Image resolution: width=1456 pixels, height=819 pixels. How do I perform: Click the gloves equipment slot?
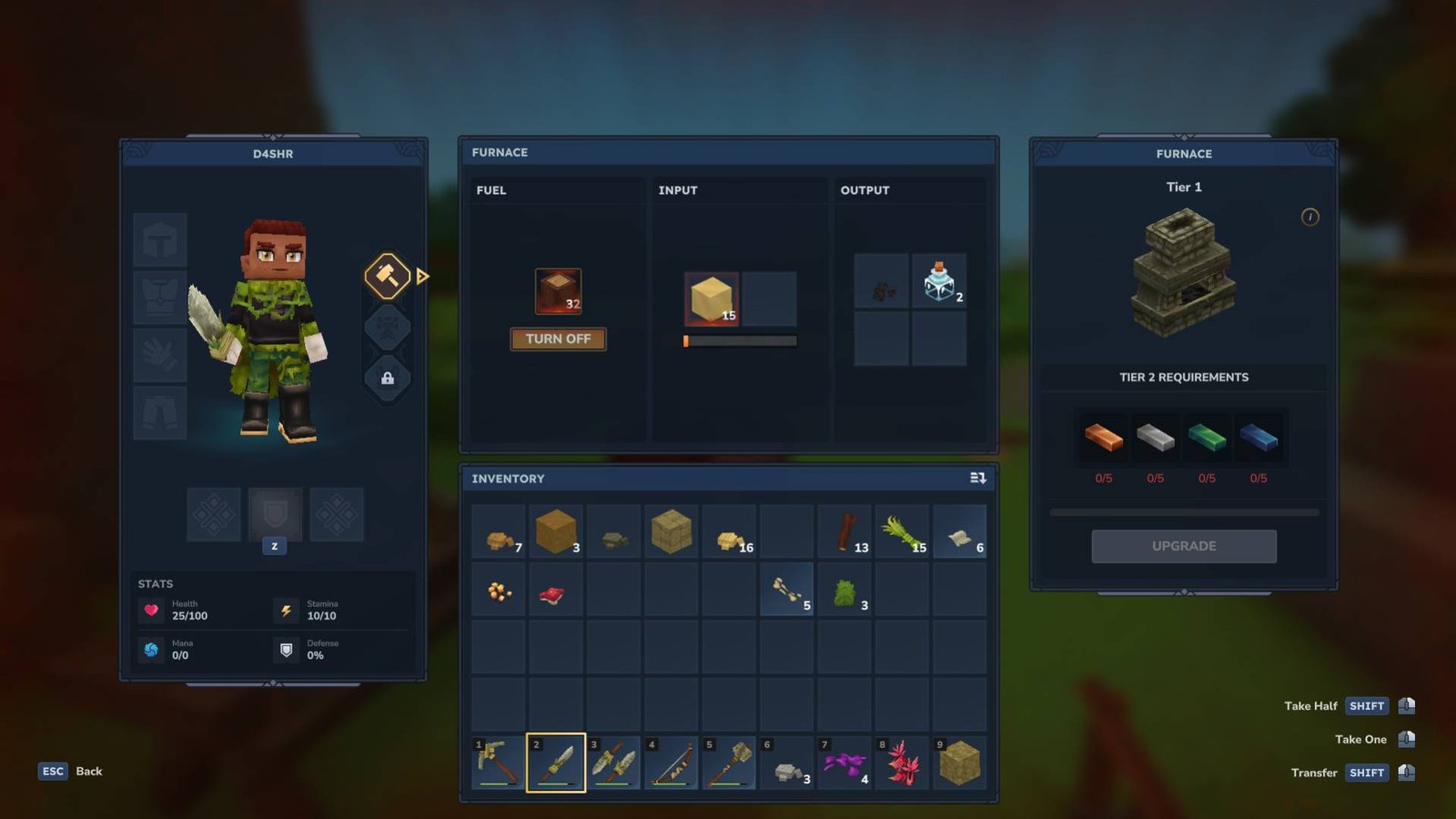click(x=160, y=355)
